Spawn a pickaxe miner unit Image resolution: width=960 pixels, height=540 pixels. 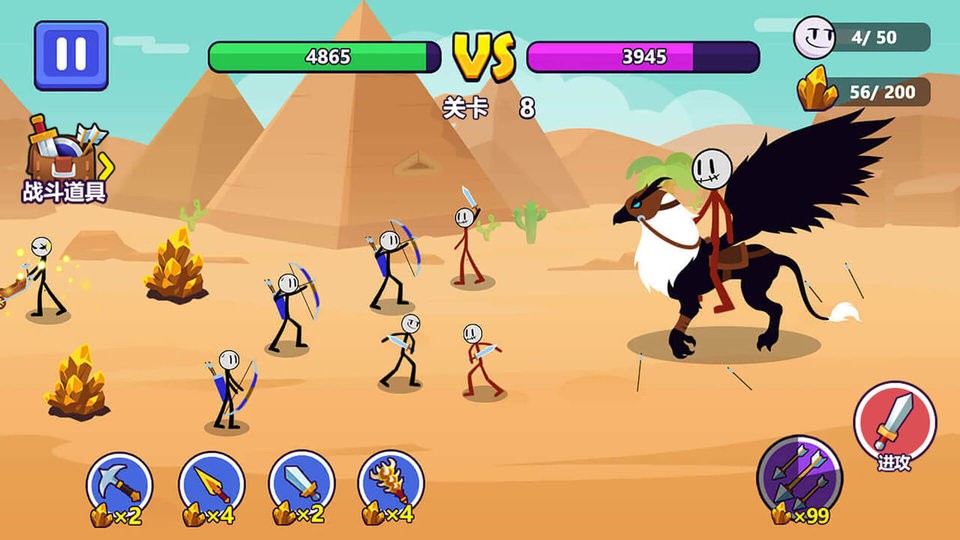tap(120, 484)
